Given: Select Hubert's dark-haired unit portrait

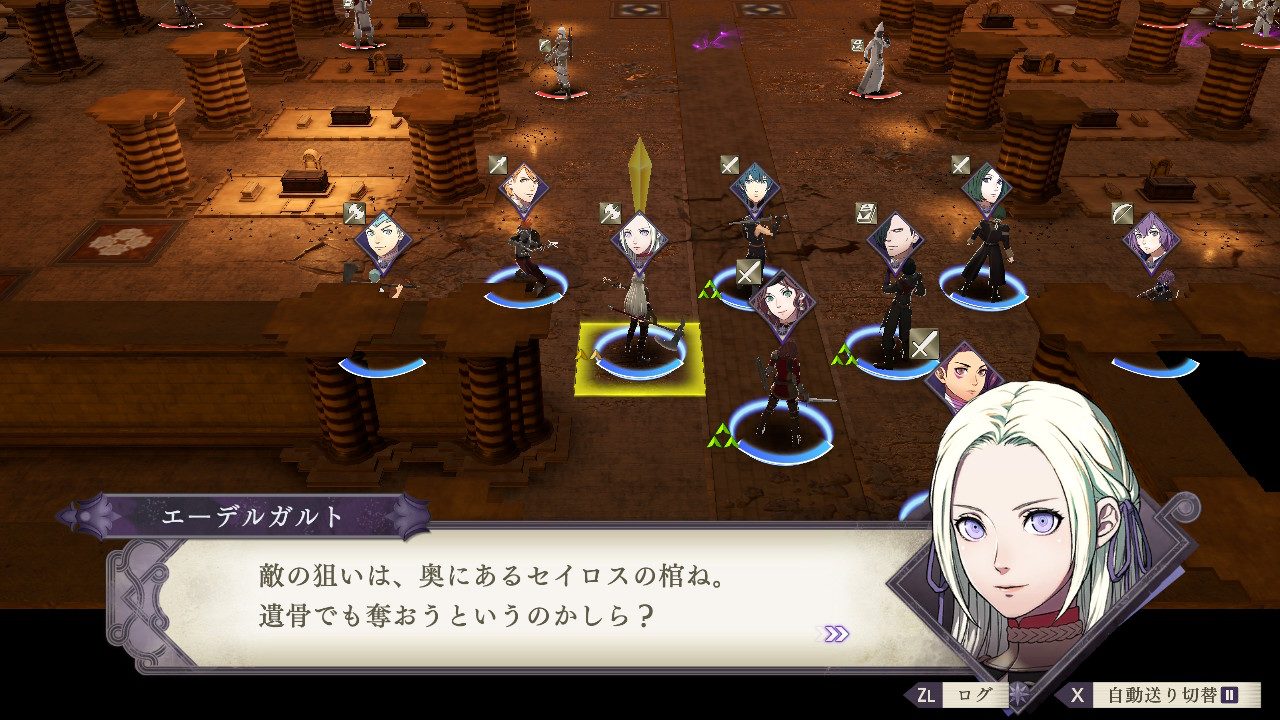Looking at the screenshot, I should (x=894, y=241).
